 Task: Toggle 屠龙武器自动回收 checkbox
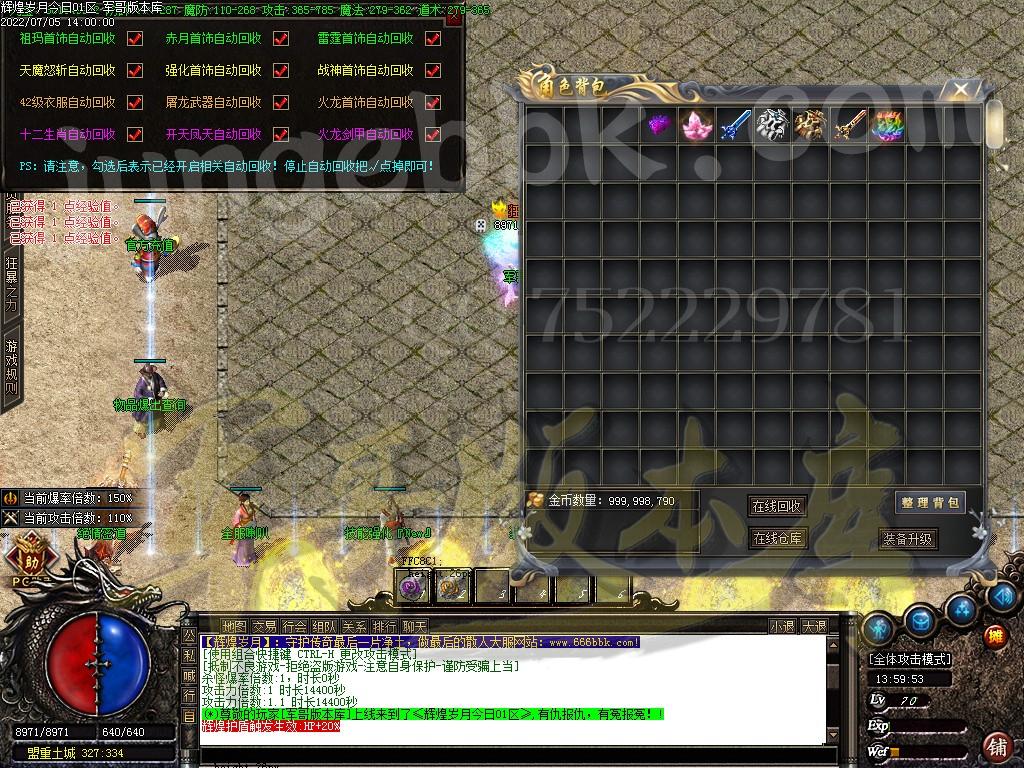pyautogui.click(x=281, y=102)
